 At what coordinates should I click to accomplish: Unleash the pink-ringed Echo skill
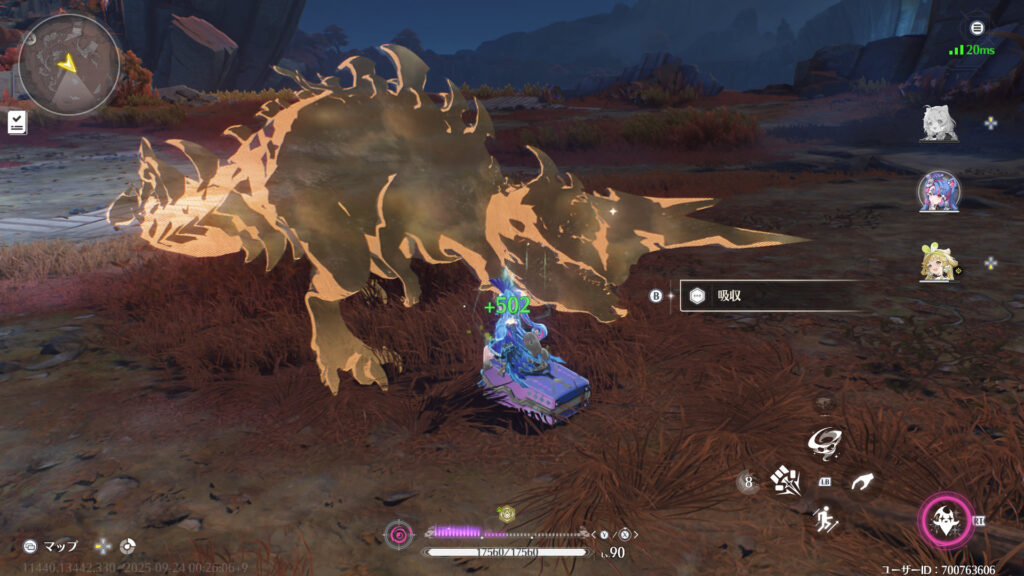pos(944,520)
